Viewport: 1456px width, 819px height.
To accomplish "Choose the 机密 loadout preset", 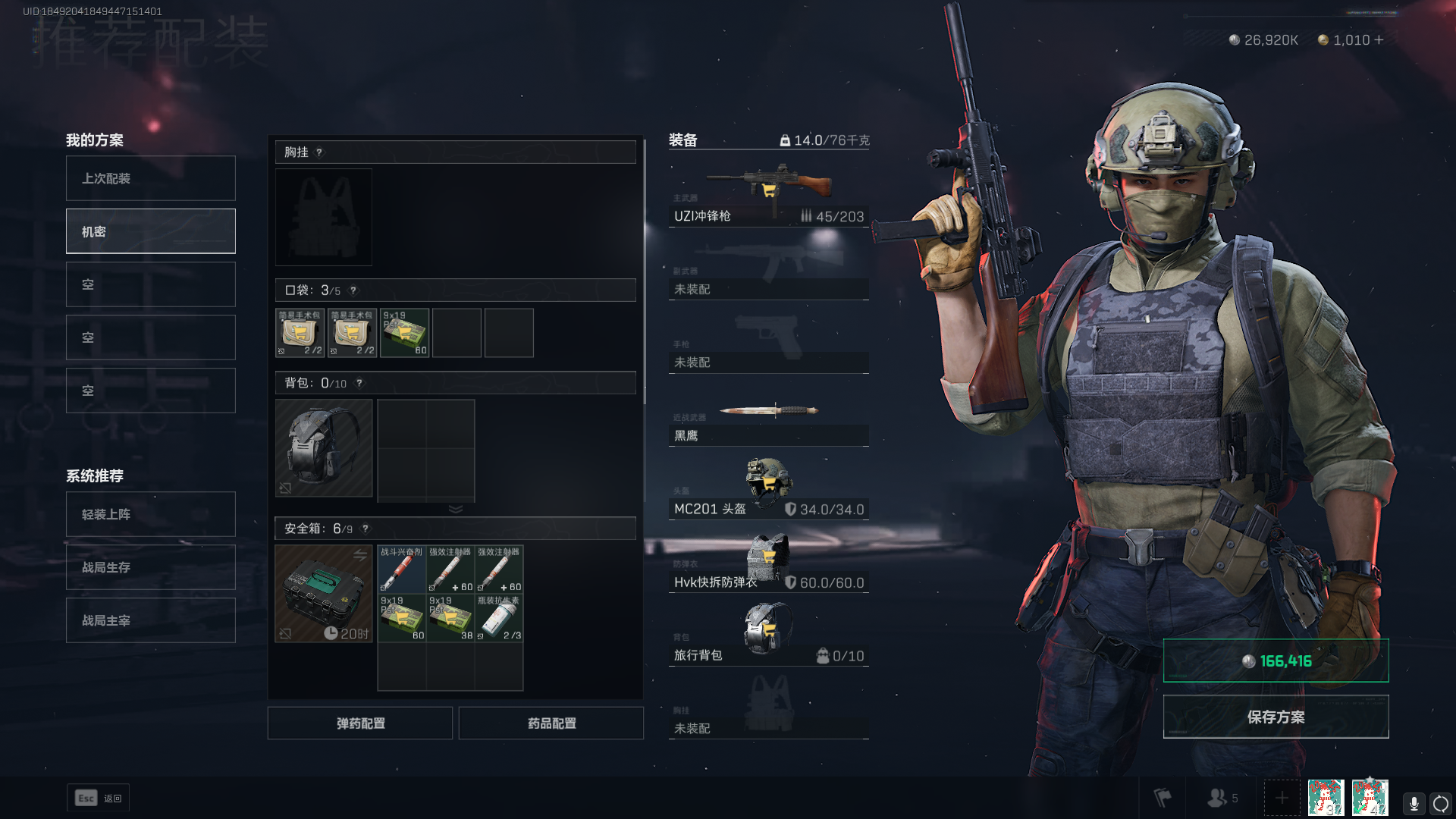I will click(150, 231).
